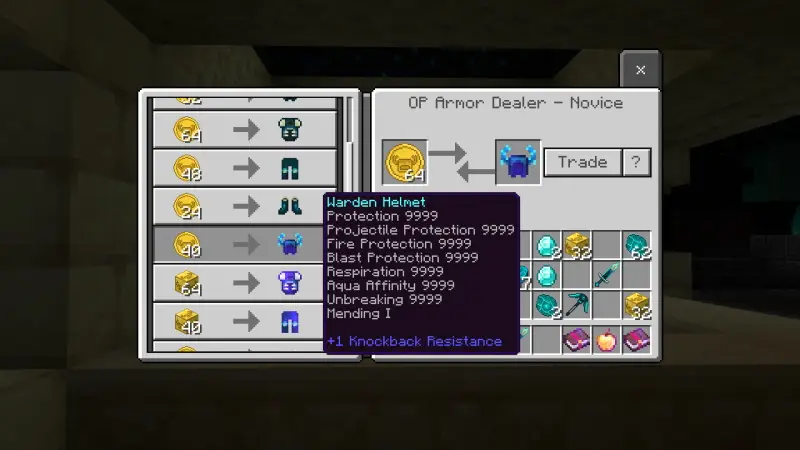Screen dimensions: 800x450
Task: Pick up the diamond sword from inventory
Action: pyautogui.click(x=606, y=275)
